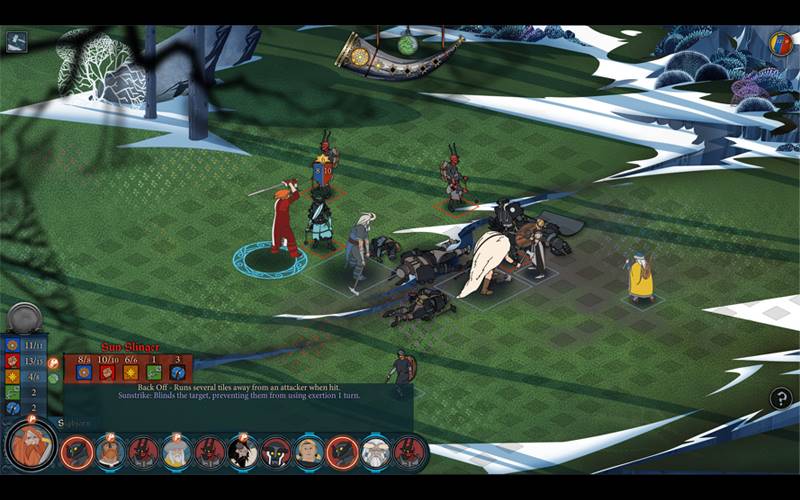Click the red and blue shield icon
This screenshot has width=800, height=500.
781,43
